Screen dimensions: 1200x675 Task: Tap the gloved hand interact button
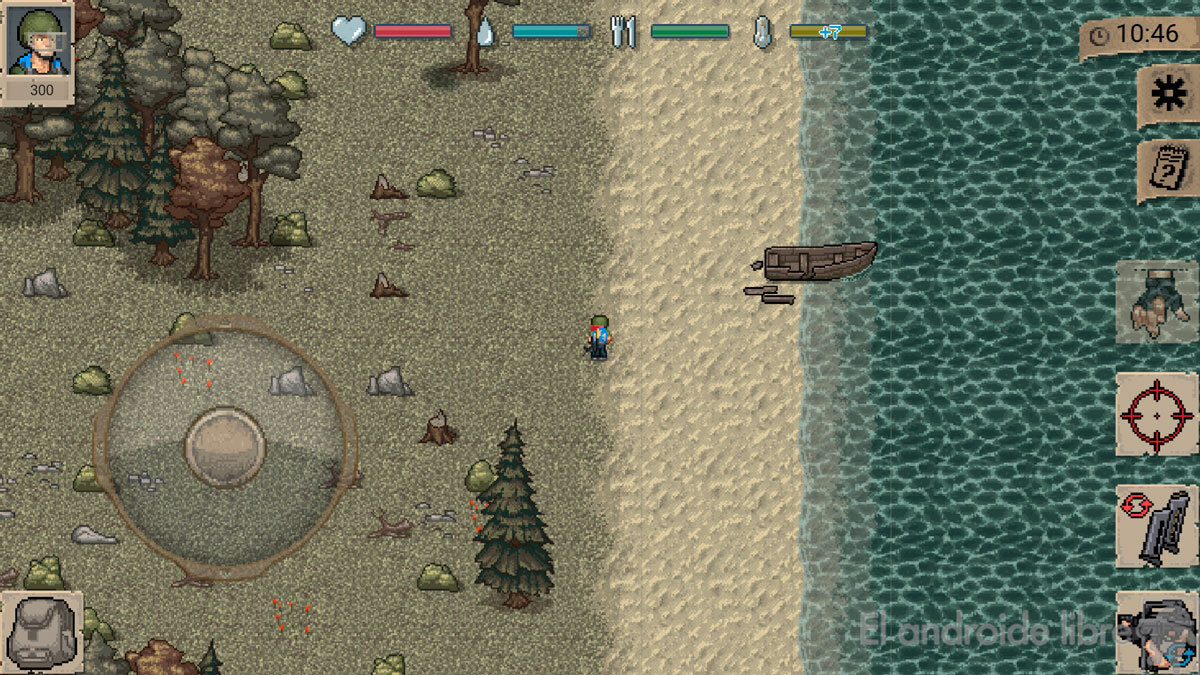[x=1156, y=300]
